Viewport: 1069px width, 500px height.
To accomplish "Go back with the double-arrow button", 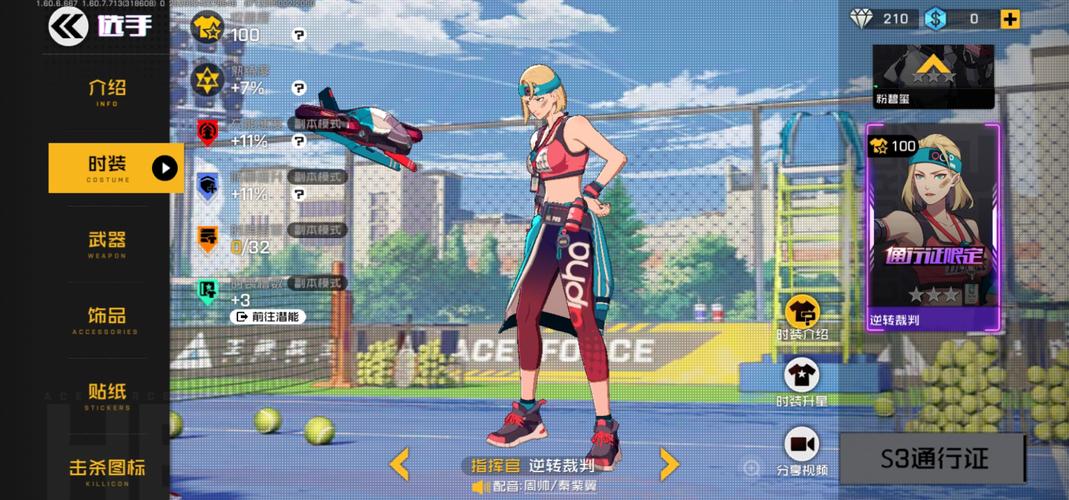I will pos(68,26).
